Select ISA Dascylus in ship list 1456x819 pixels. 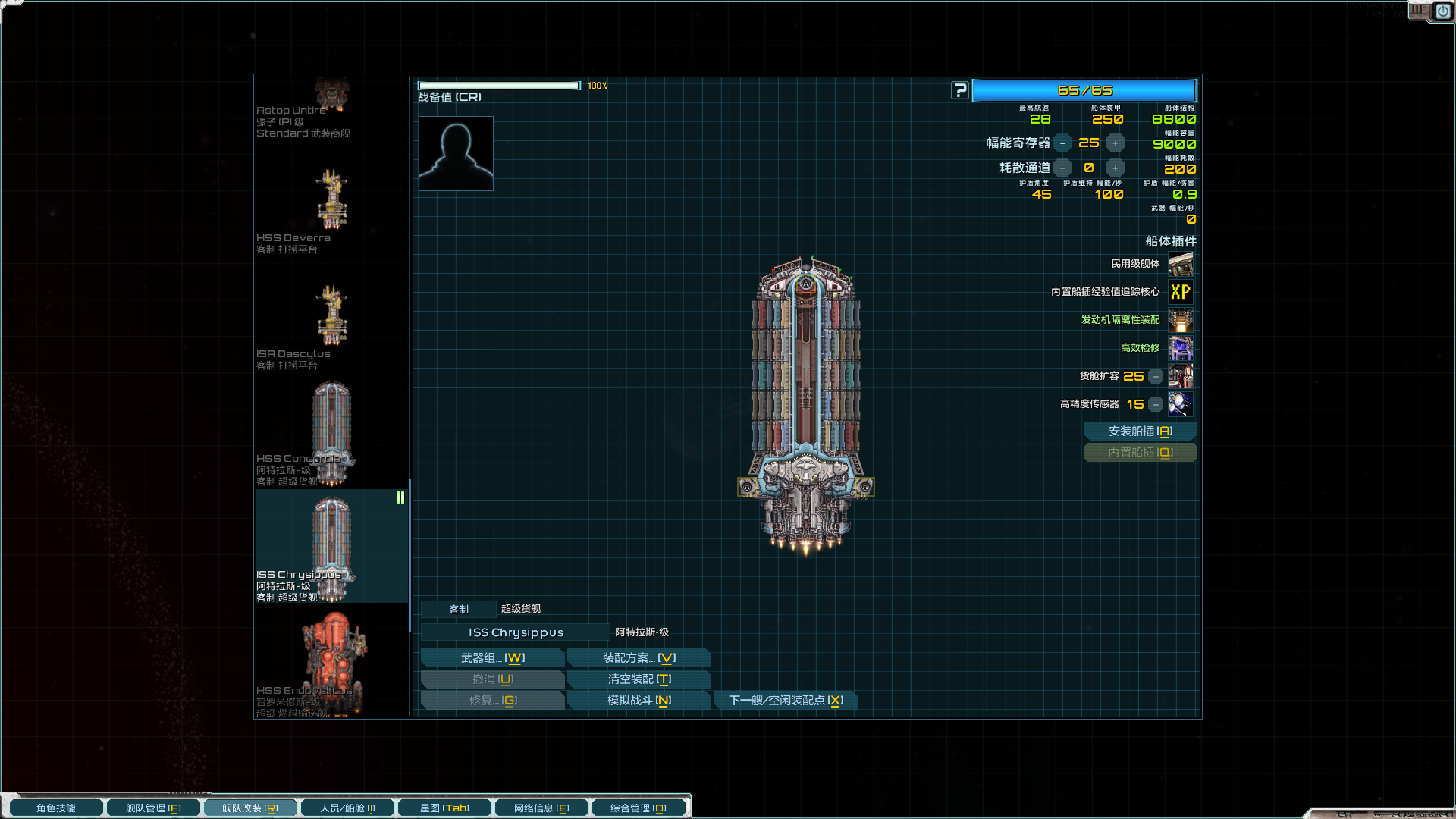[x=331, y=325]
